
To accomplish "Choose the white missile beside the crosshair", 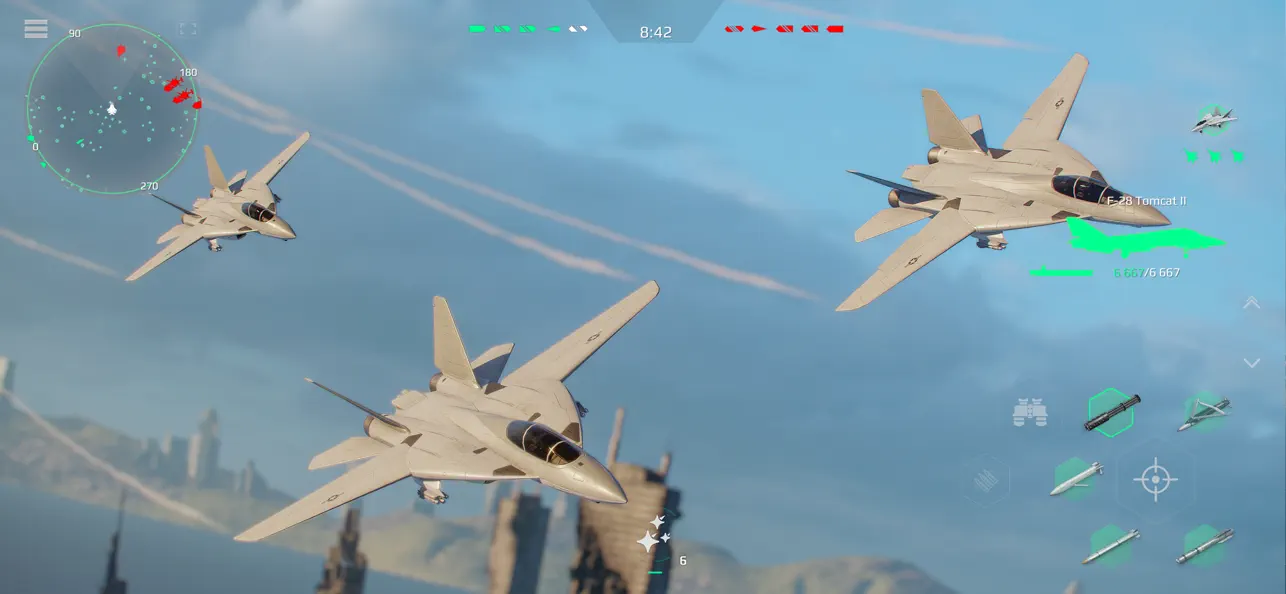I will click(1077, 479).
